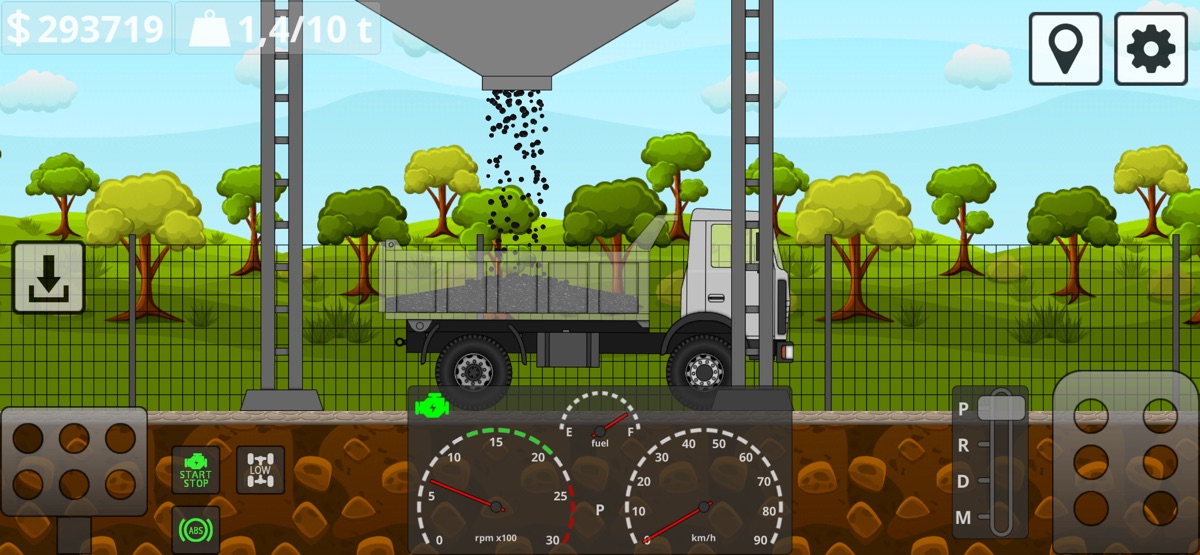Toggle the engine START STOP button
This screenshot has width=1200, height=555.
[x=195, y=470]
